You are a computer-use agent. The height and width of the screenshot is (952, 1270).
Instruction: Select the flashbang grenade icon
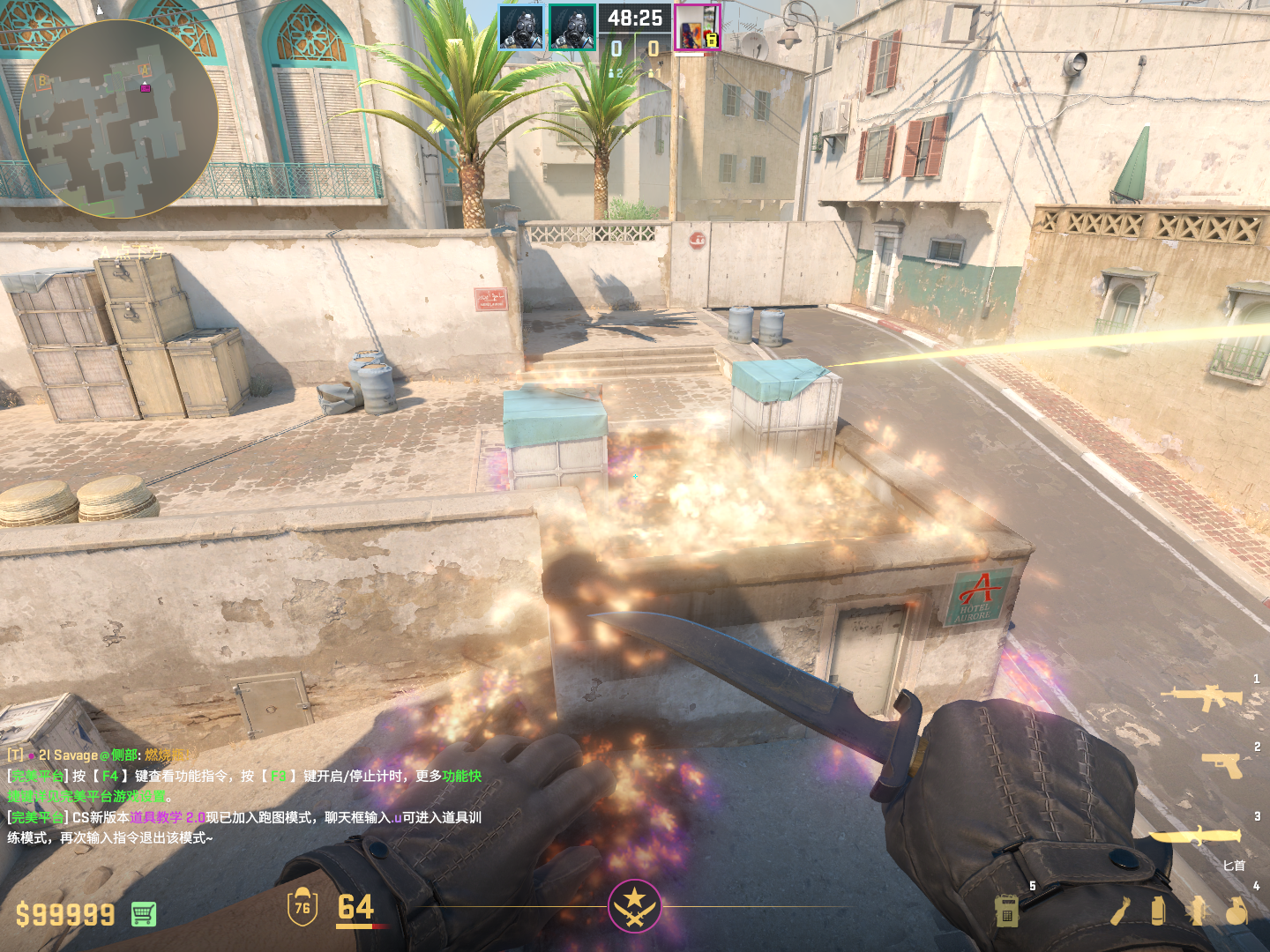pyautogui.click(x=1197, y=911)
